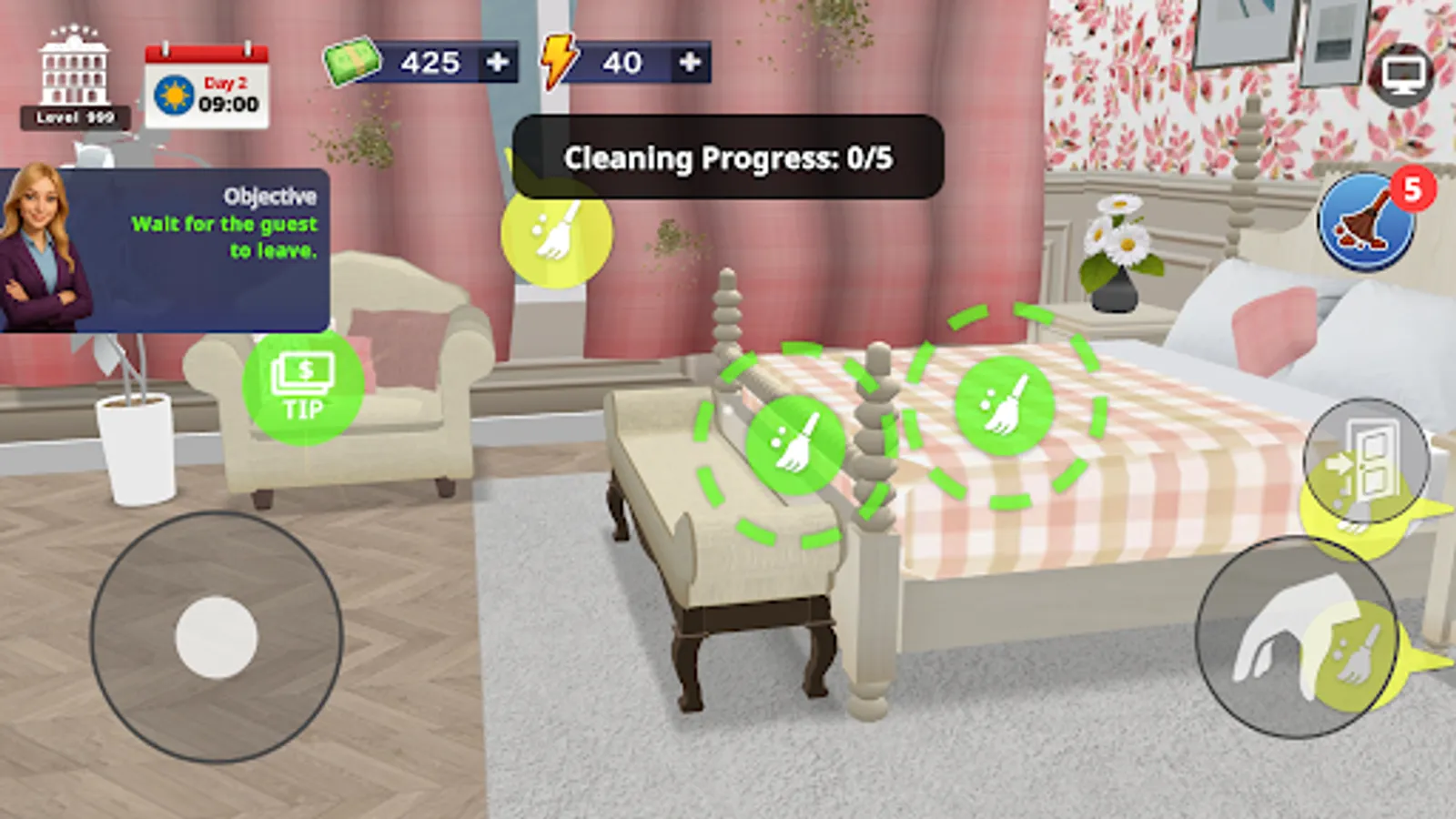
Task: Tap the lightning energy bolt icon
Action: tap(559, 64)
